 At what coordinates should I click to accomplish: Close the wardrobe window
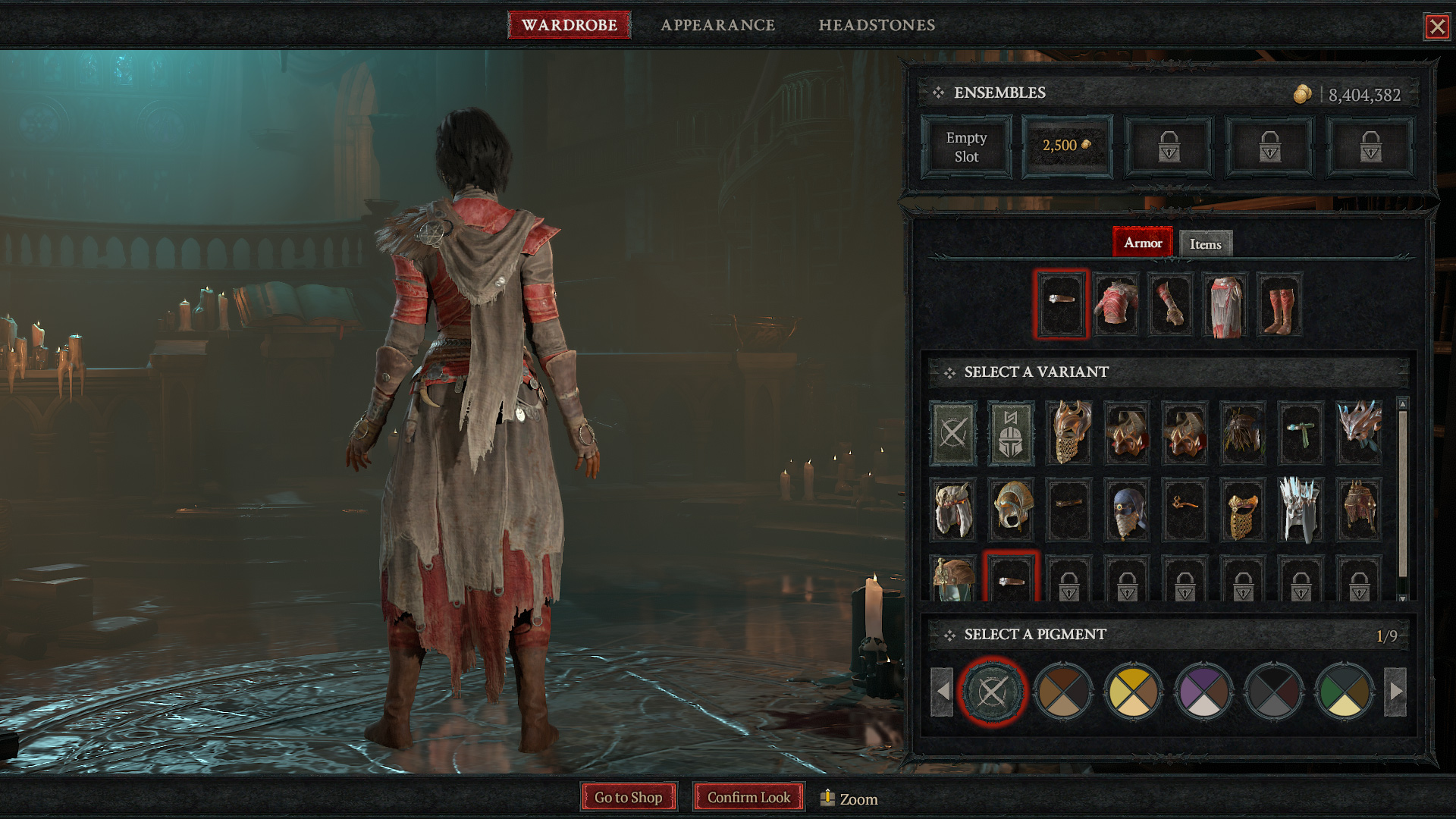click(1436, 27)
